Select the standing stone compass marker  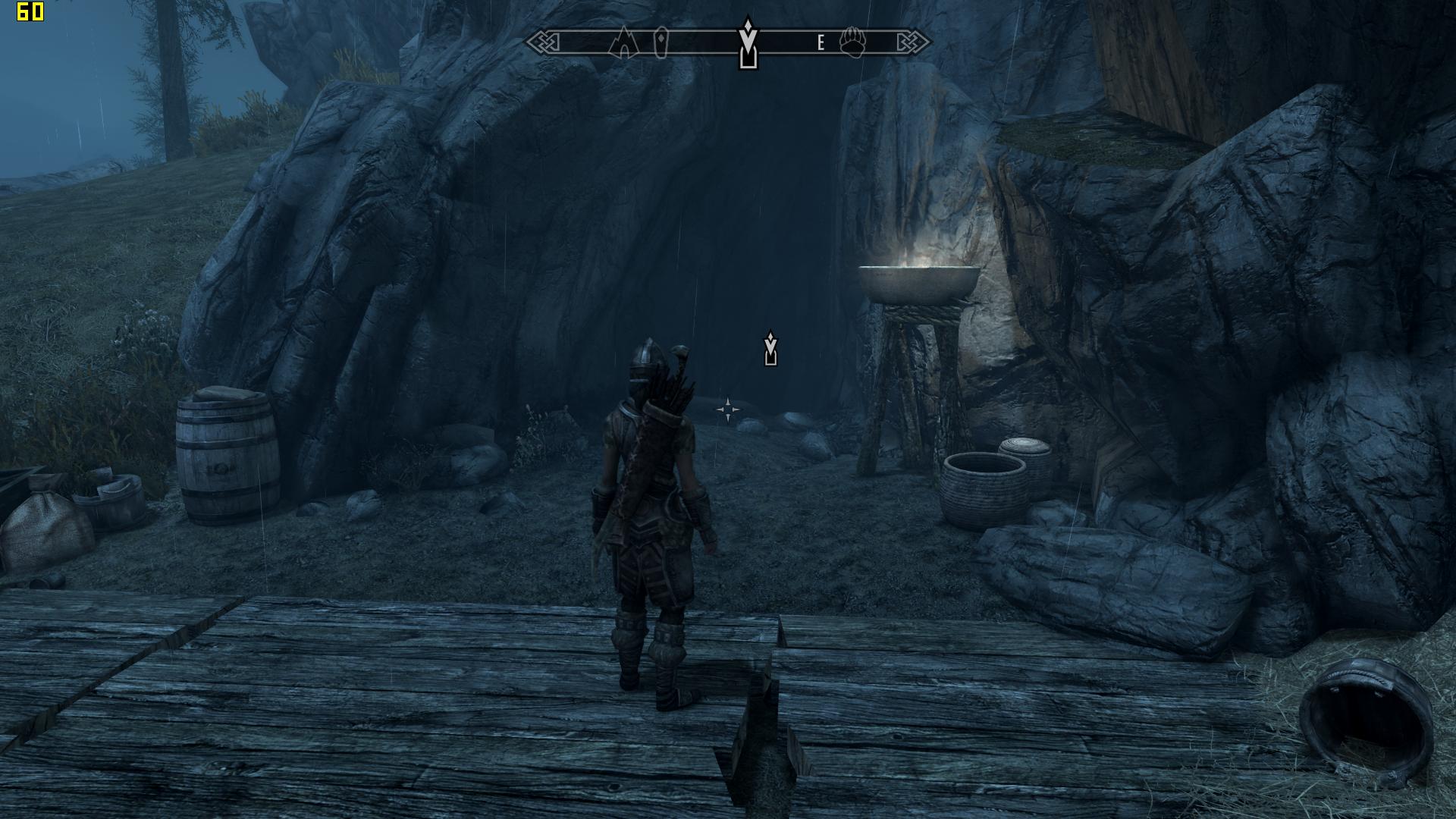(661, 42)
